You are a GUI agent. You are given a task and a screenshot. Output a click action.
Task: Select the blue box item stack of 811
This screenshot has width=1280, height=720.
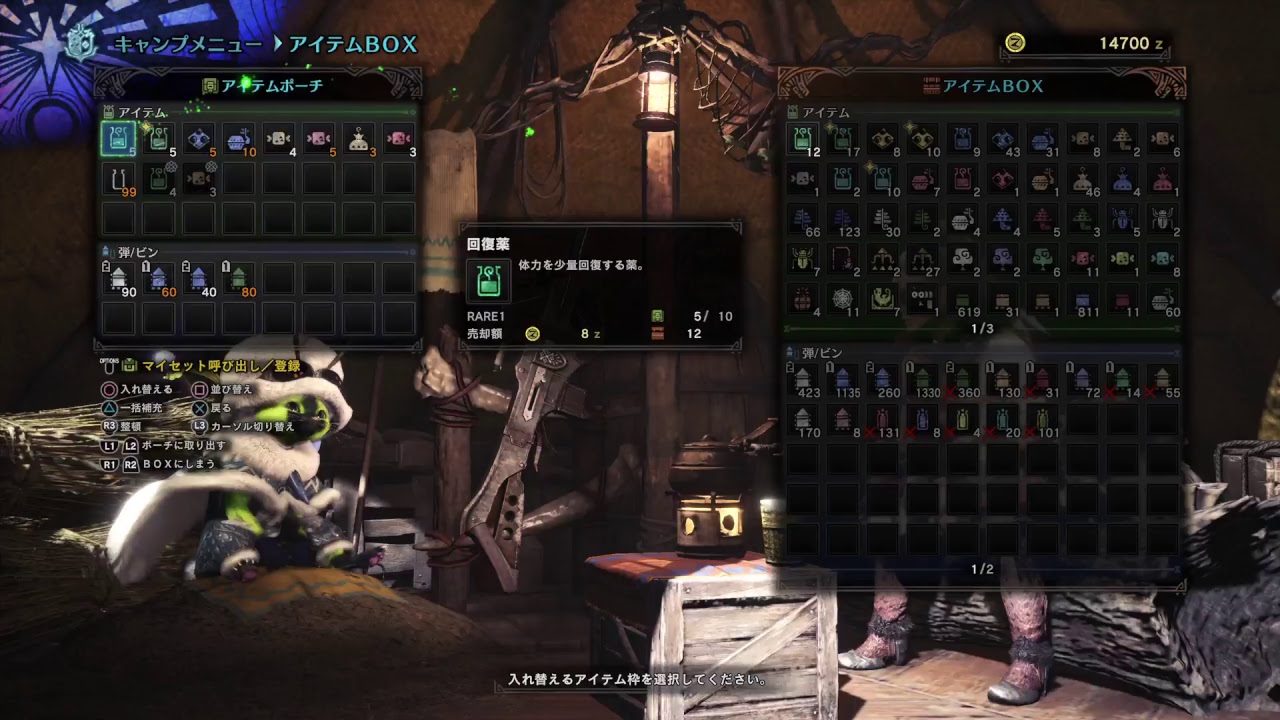[x=1083, y=299]
